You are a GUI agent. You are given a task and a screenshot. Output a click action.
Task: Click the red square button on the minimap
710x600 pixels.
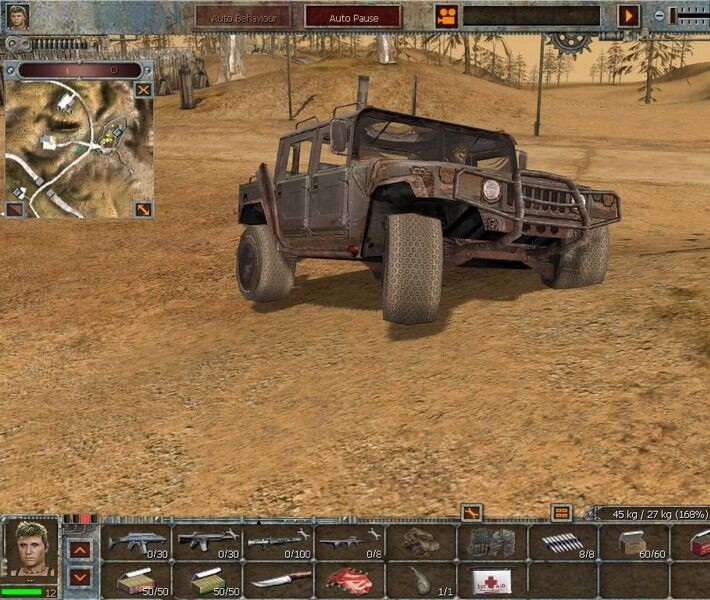point(15,209)
